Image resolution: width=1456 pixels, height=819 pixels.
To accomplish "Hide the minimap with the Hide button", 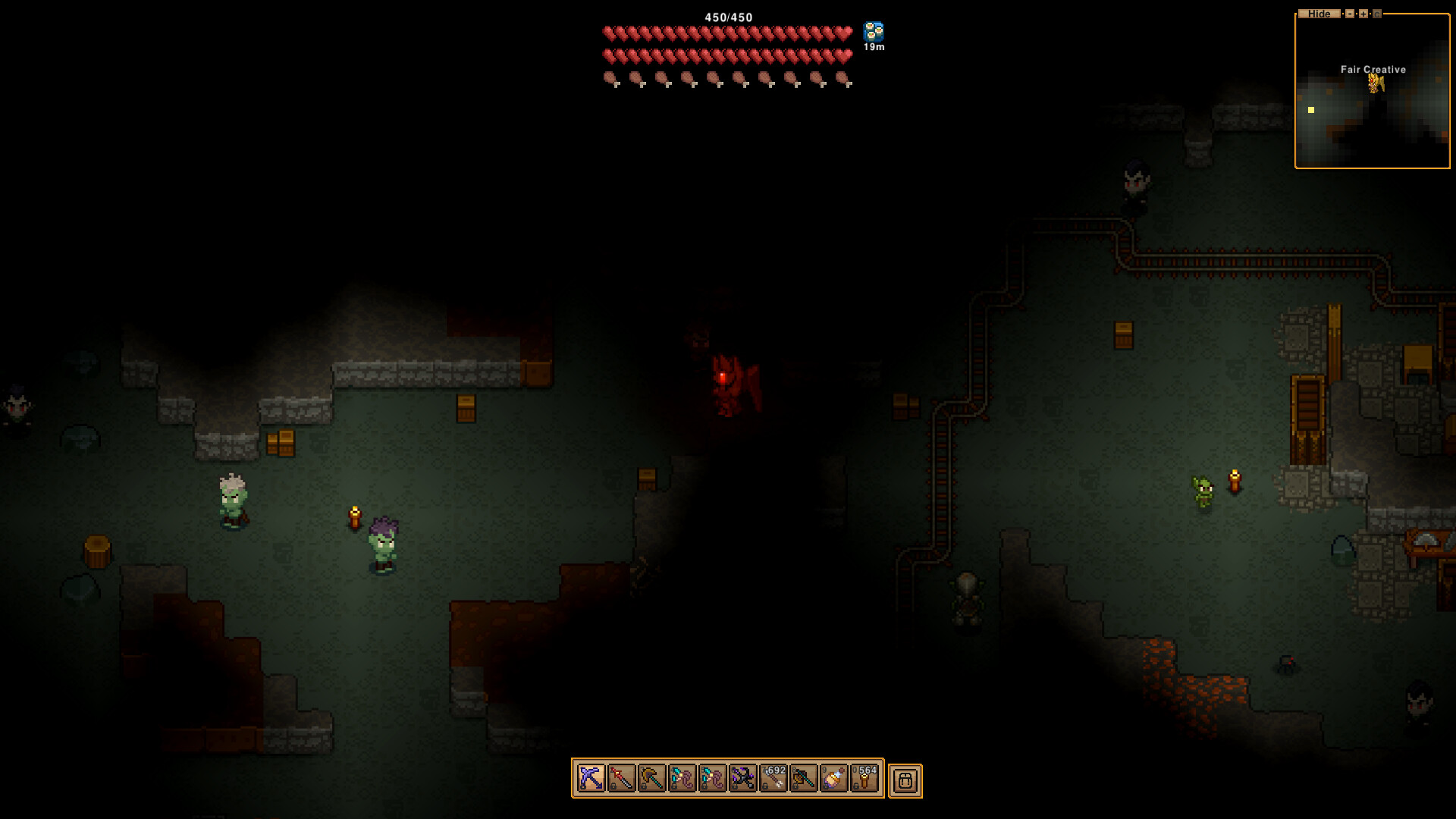I will pos(1319,14).
